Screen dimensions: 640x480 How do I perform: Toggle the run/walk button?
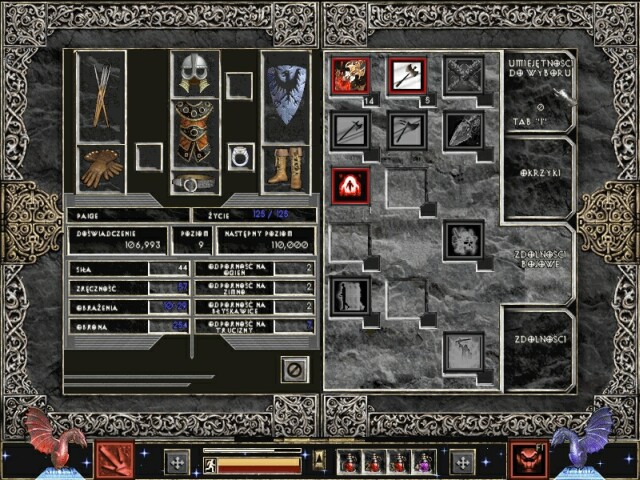coord(209,463)
